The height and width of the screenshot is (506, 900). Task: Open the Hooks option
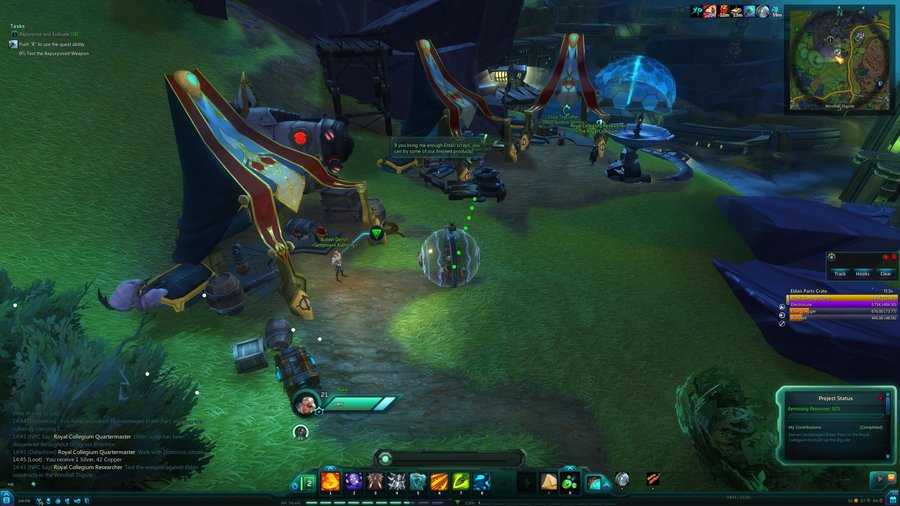(x=862, y=273)
